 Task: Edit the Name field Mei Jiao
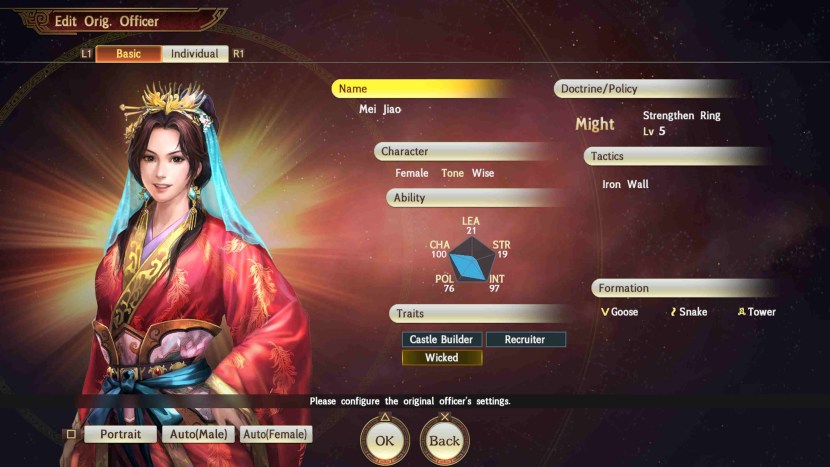tap(380, 109)
